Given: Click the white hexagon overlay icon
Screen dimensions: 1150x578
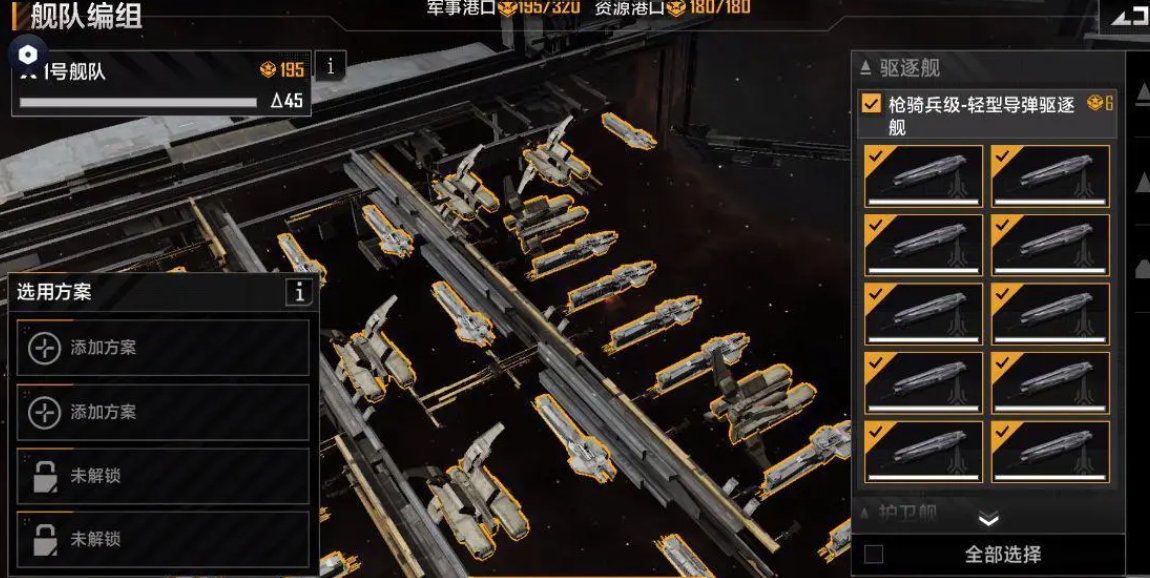Looking at the screenshot, I should [x=28, y=54].
